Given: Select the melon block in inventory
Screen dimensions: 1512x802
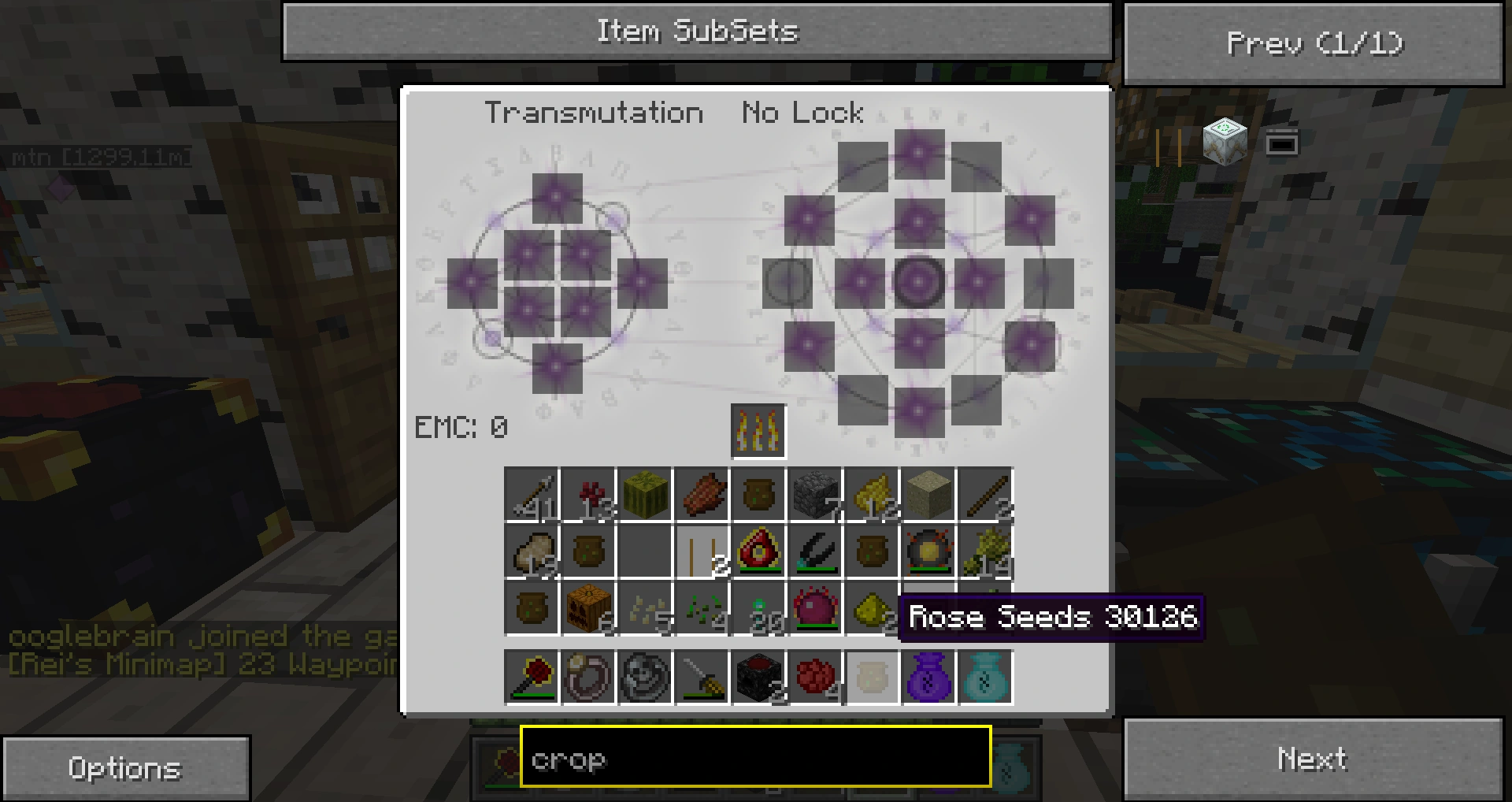Looking at the screenshot, I should 645,495.
